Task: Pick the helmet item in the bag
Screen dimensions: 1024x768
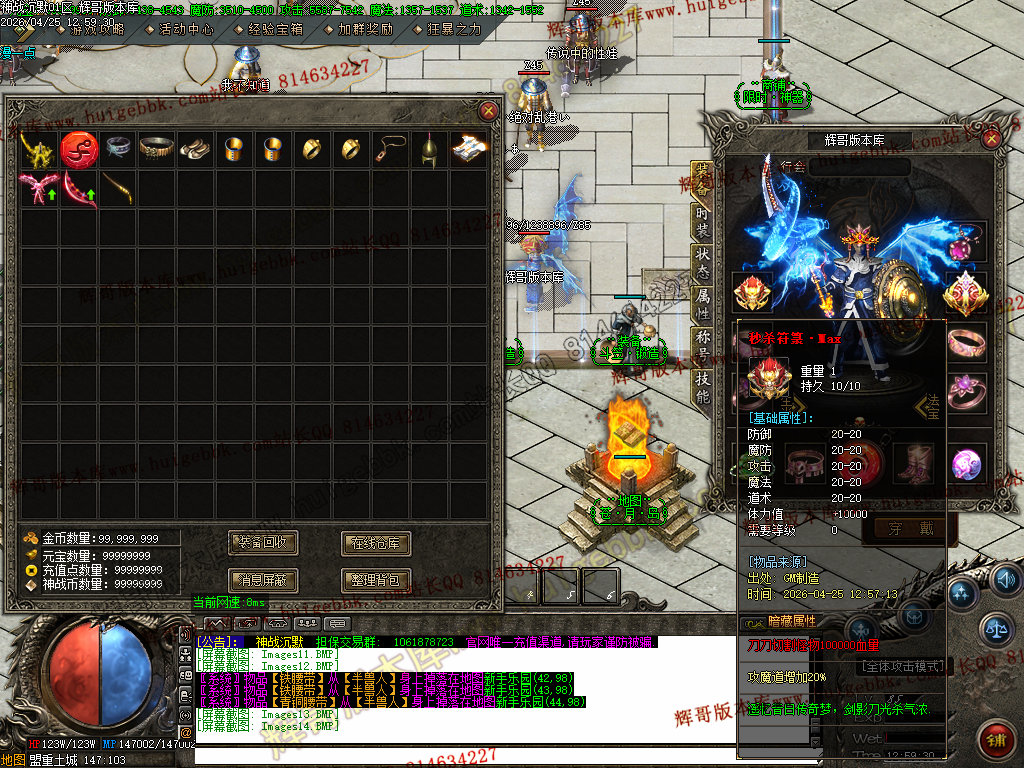Action: pos(428,149)
